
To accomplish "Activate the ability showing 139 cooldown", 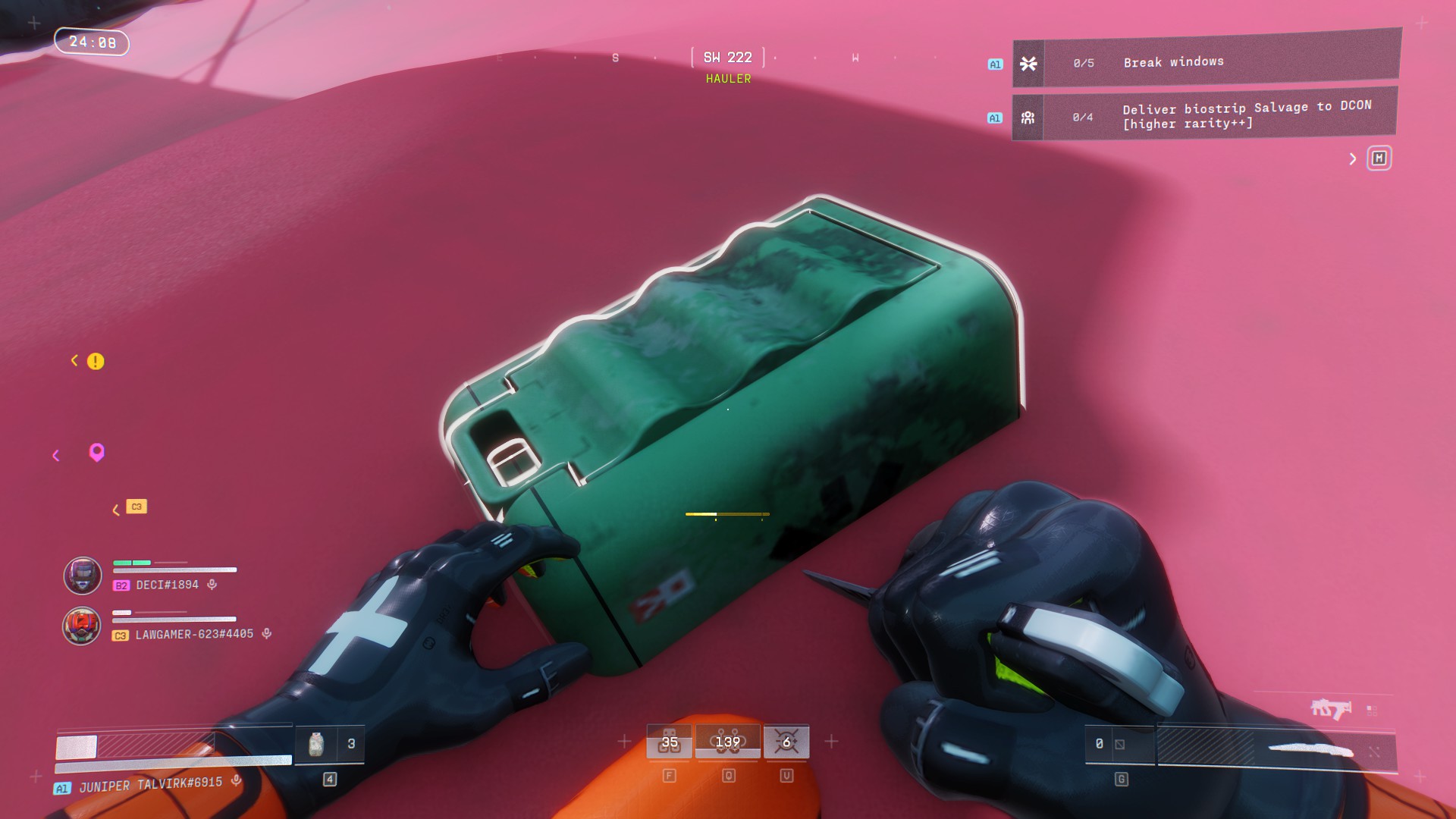I will (x=727, y=742).
